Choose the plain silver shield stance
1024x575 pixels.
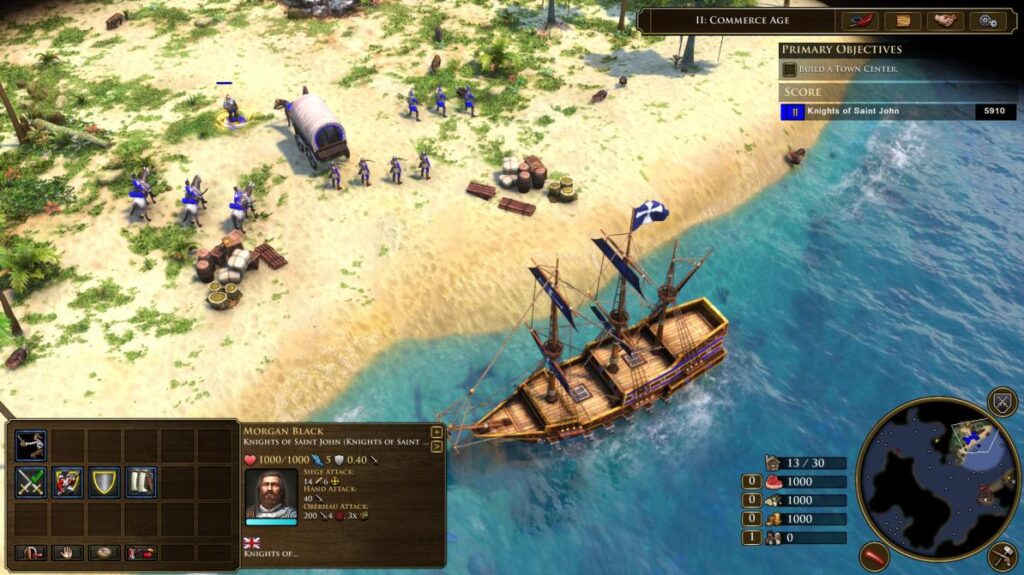point(104,483)
